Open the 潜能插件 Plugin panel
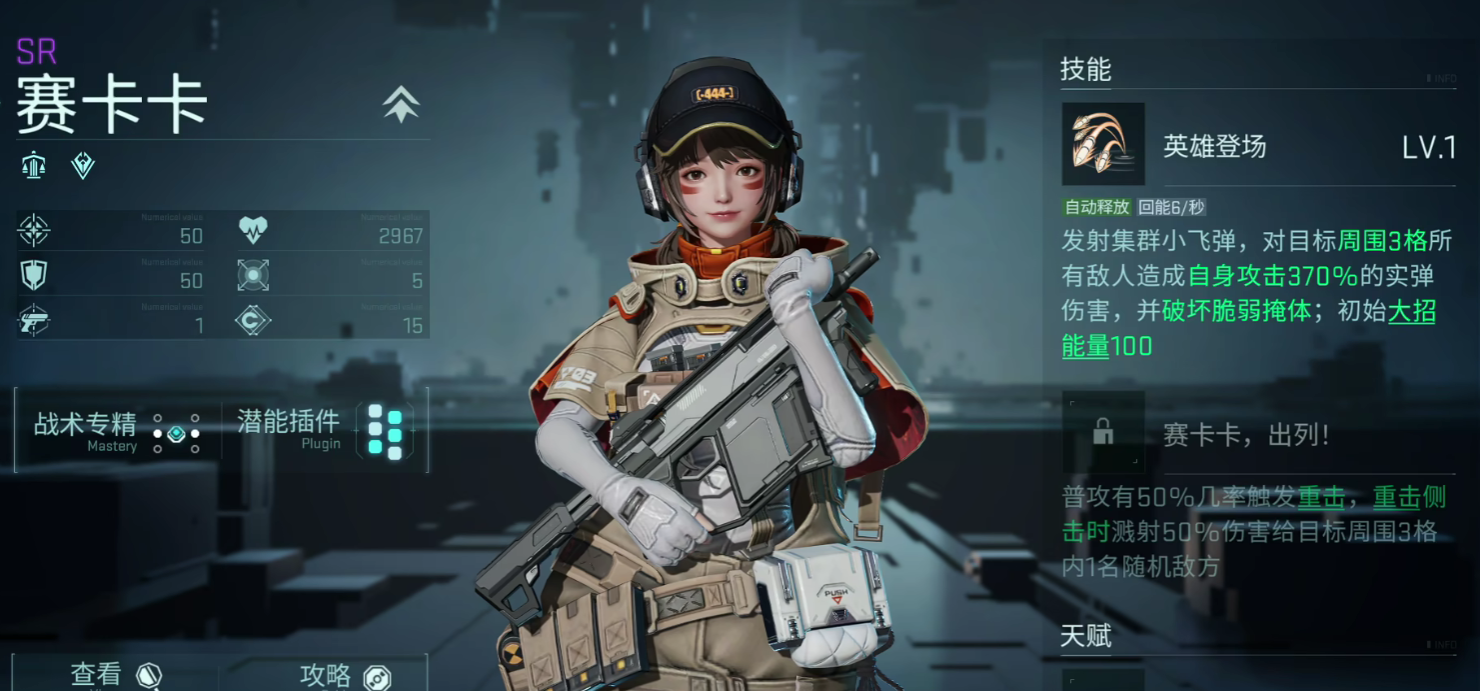The width and height of the screenshot is (1480, 691). [320, 431]
